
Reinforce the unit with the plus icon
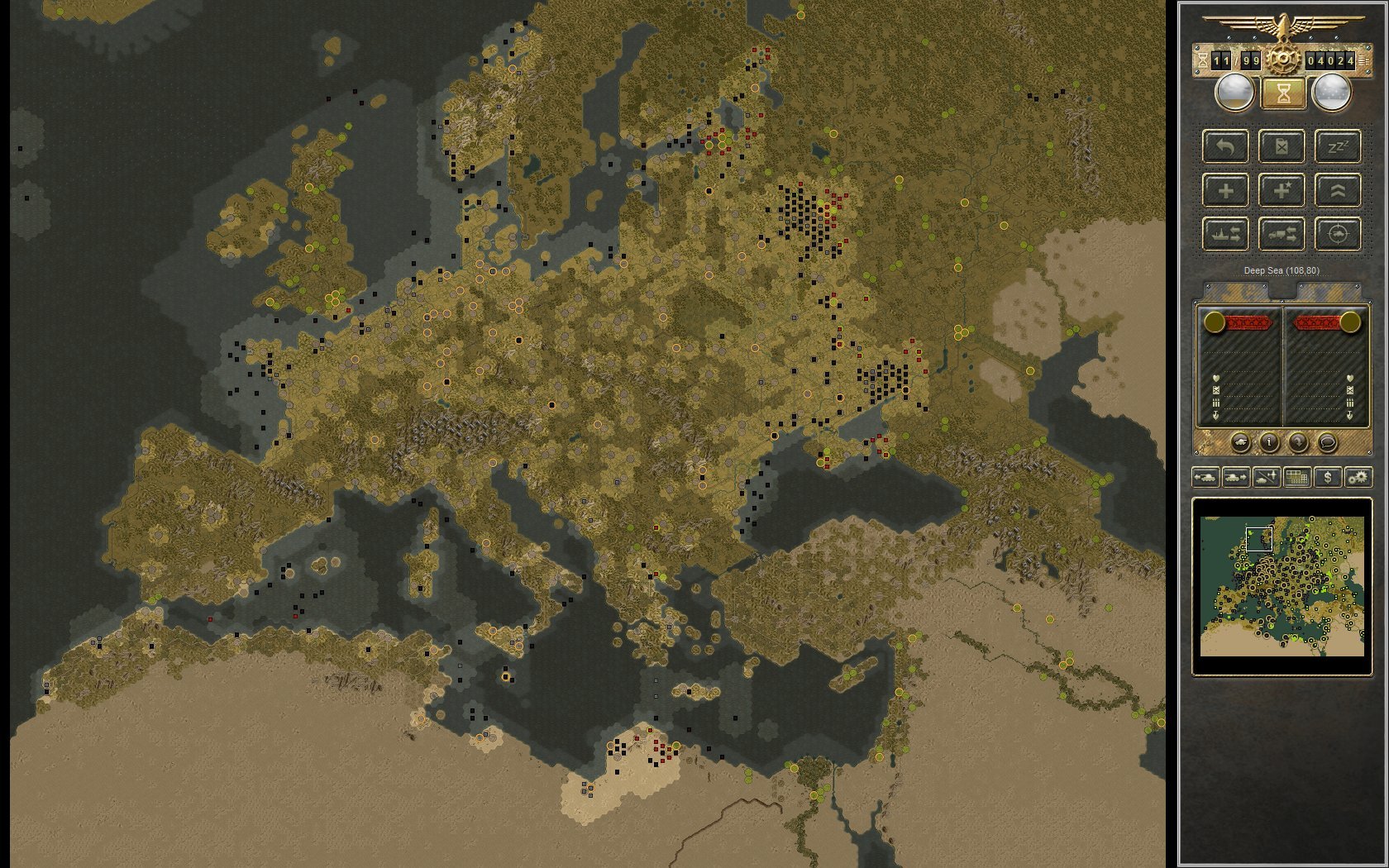click(x=1226, y=190)
